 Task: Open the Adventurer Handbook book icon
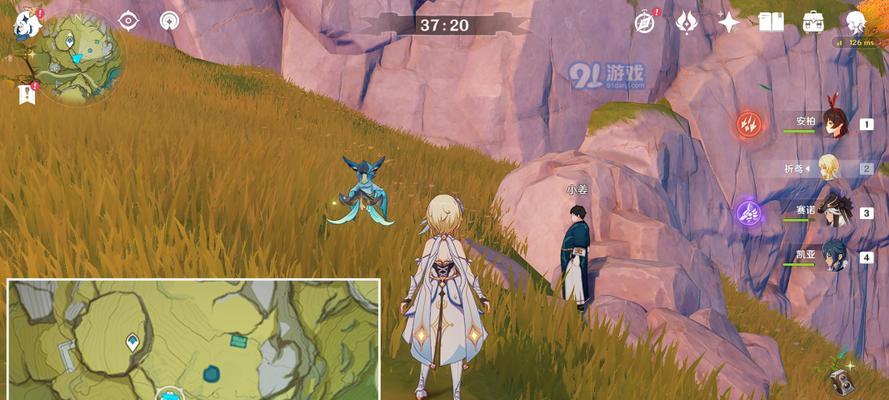pos(771,21)
